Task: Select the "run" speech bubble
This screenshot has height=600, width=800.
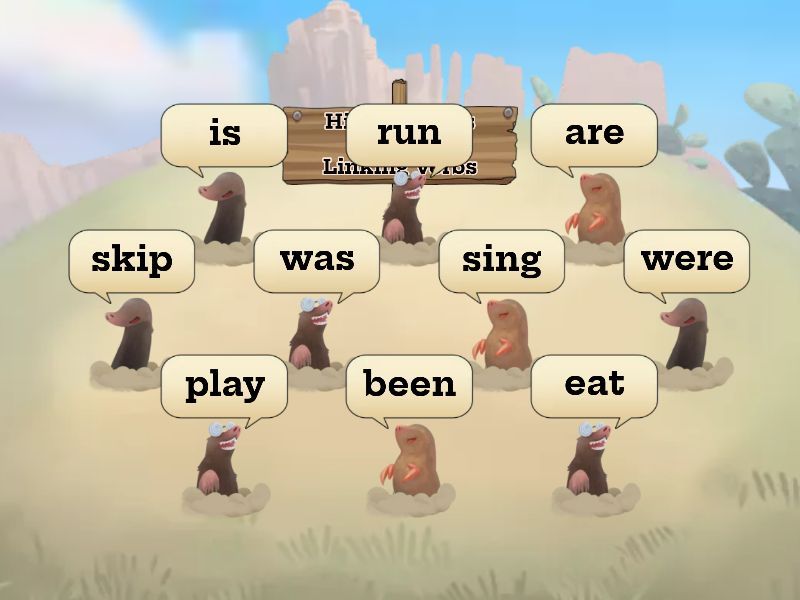Action: tap(409, 133)
